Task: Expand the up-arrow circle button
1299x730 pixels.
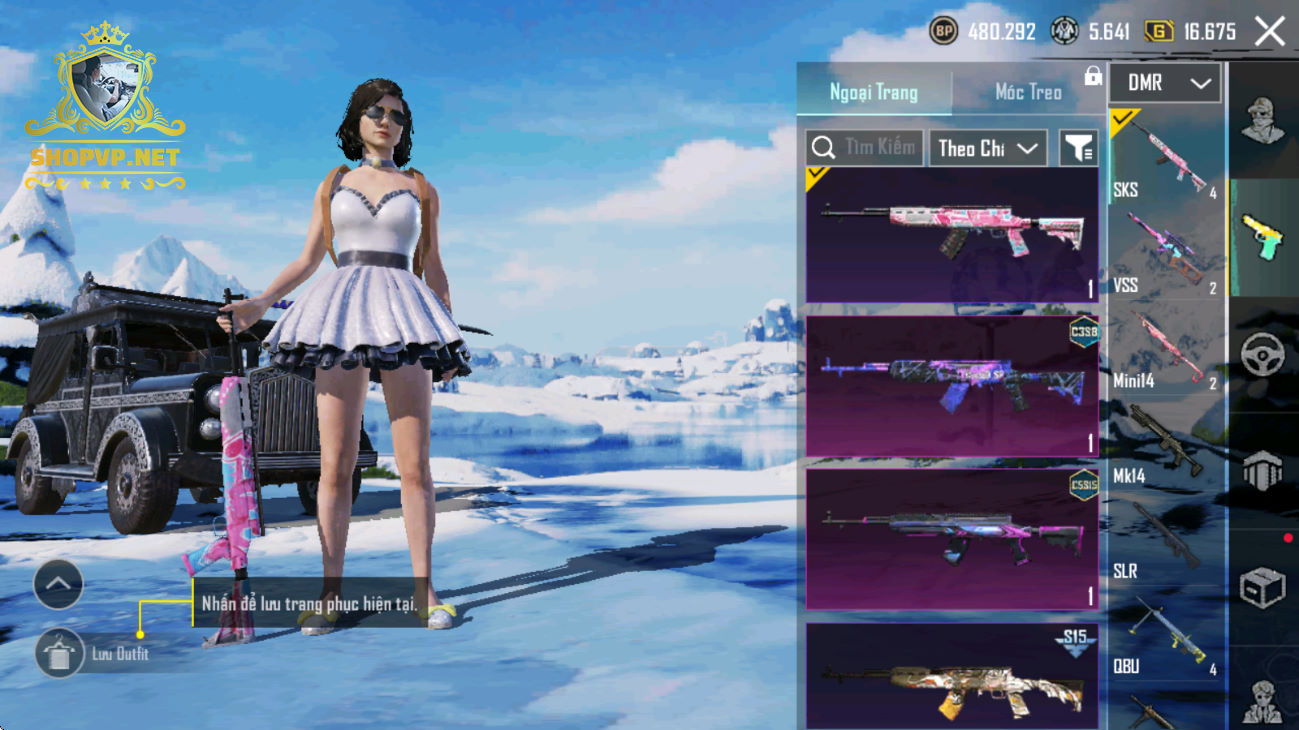Action: click(58, 584)
